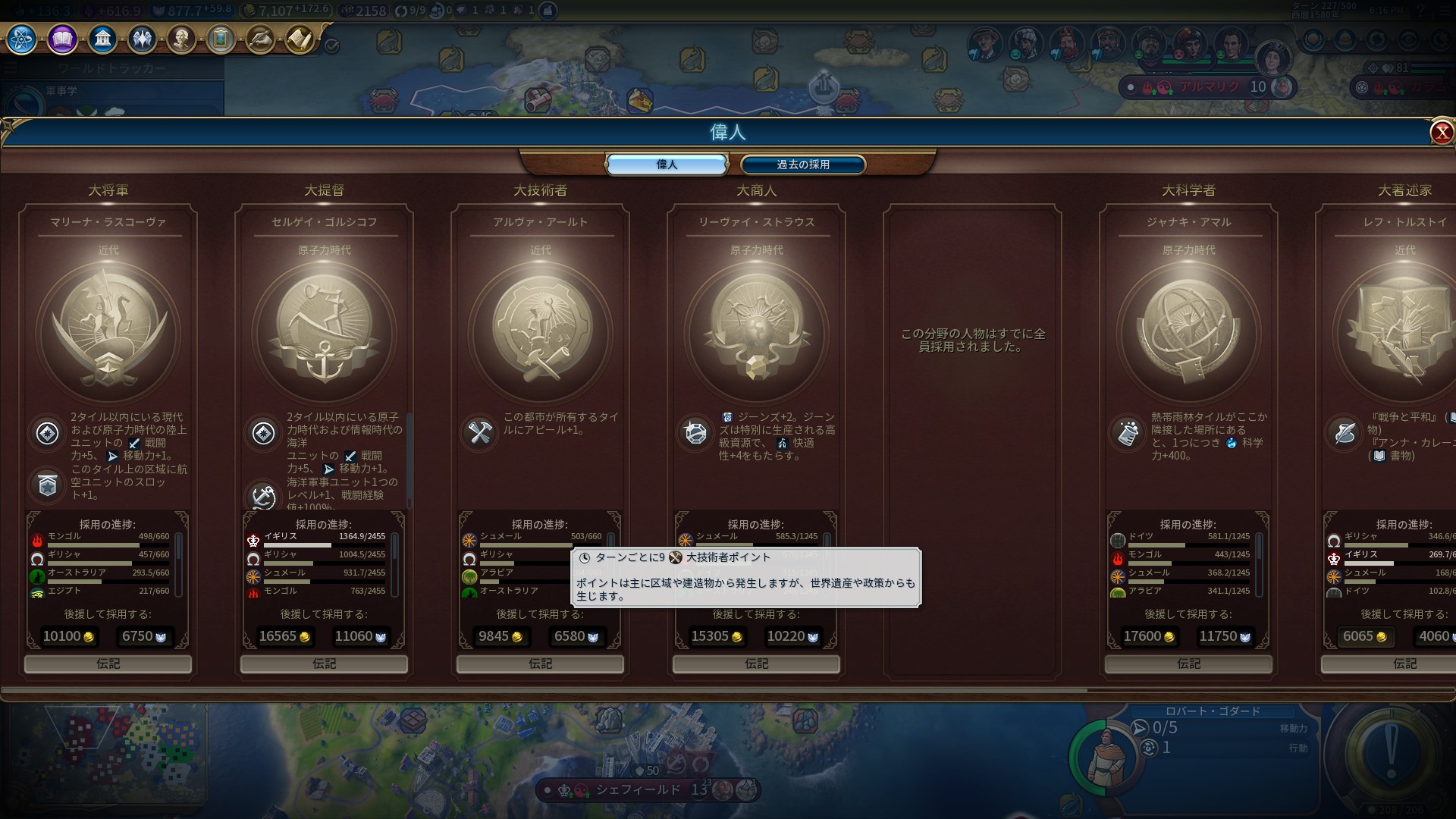Close the Great People panel
Screen dimensions: 1456x819
pyautogui.click(x=1441, y=133)
